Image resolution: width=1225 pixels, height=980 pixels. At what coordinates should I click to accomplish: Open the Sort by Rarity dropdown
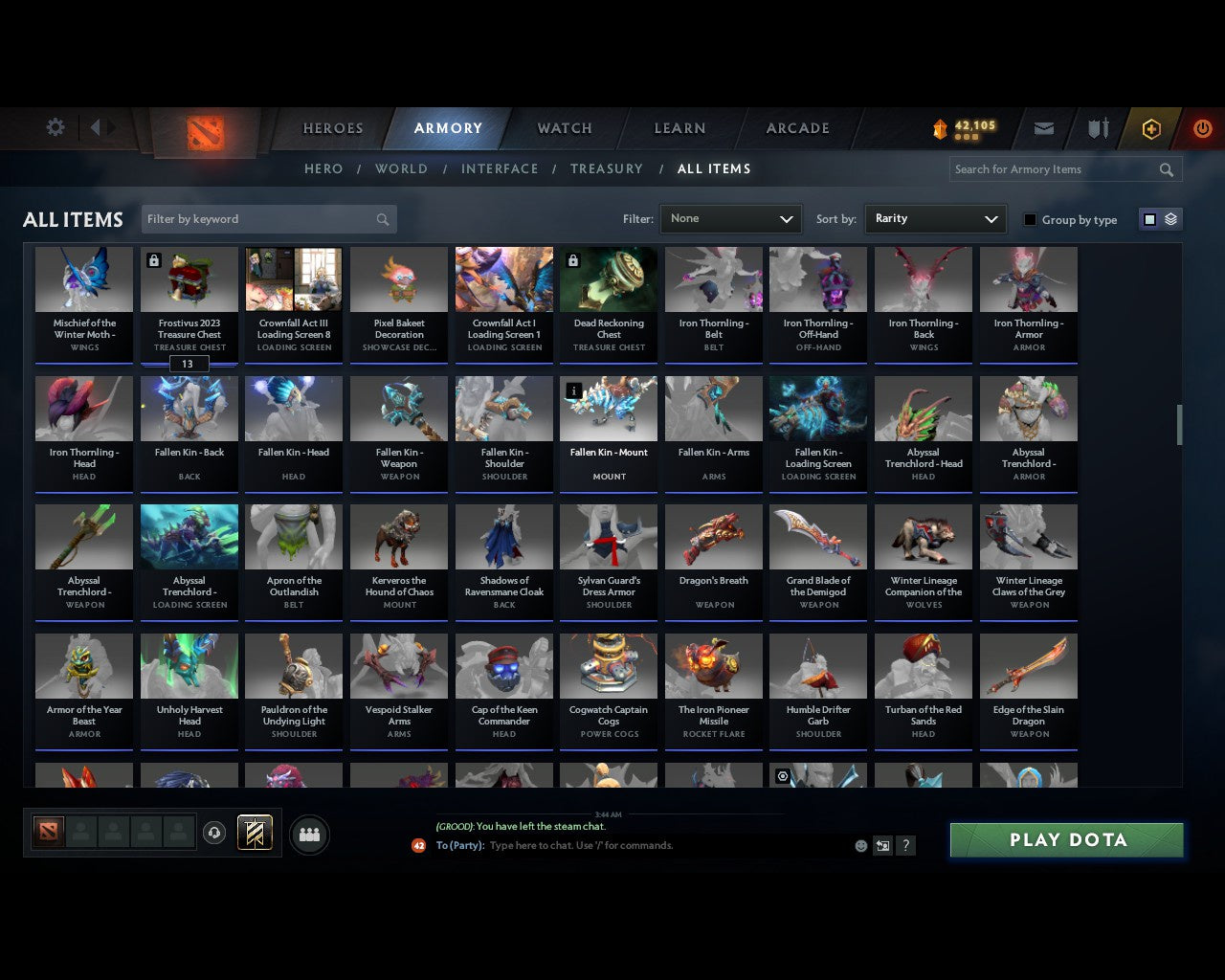pos(935,218)
